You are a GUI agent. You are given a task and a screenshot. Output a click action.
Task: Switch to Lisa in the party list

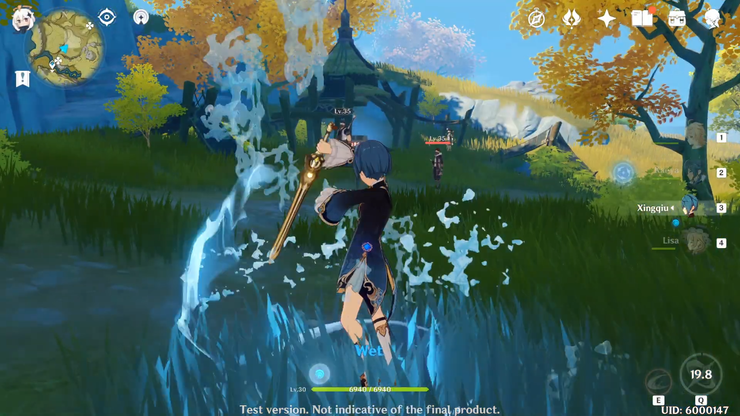point(695,241)
